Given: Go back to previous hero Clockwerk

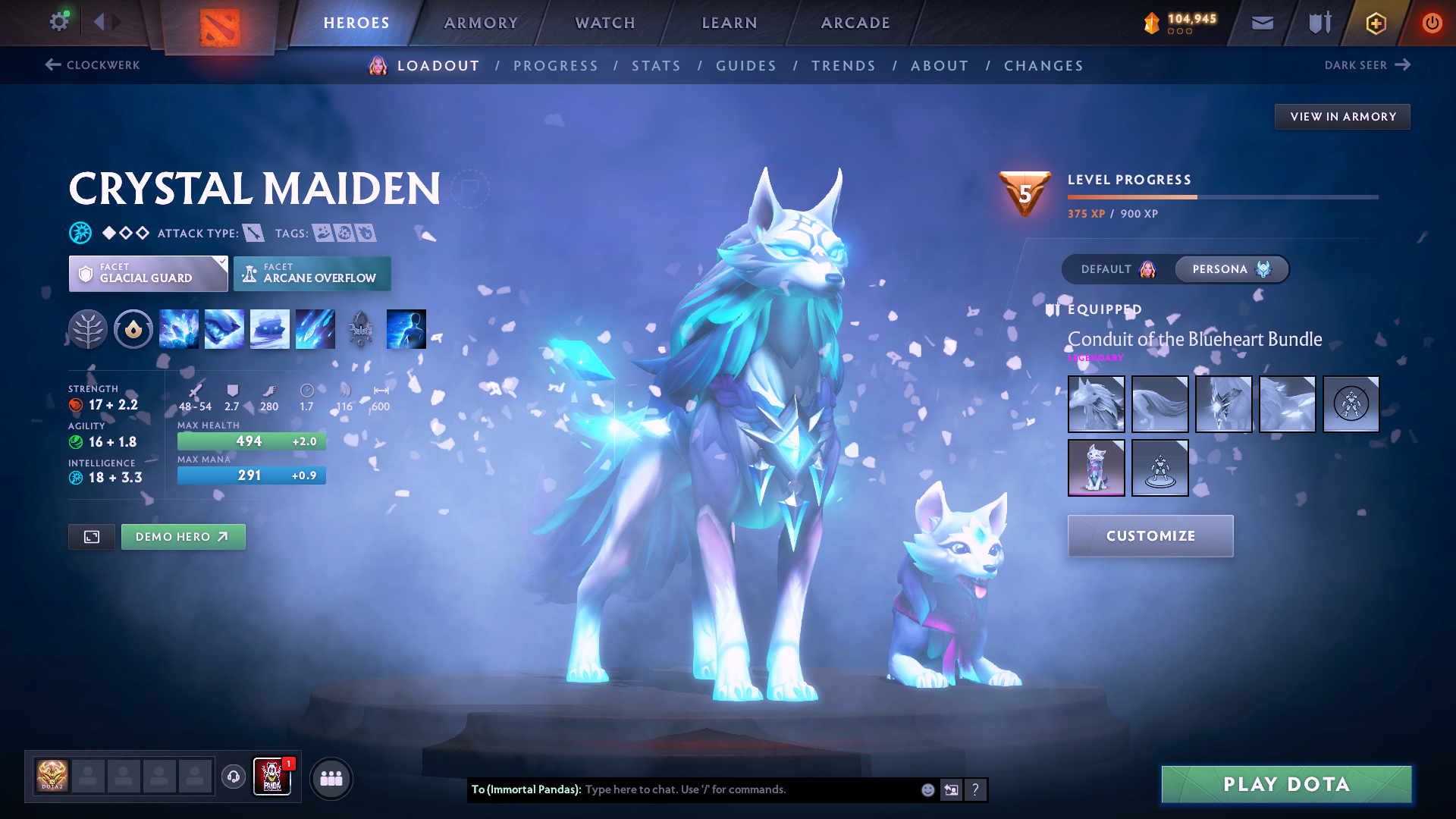Looking at the screenshot, I should coord(93,65).
